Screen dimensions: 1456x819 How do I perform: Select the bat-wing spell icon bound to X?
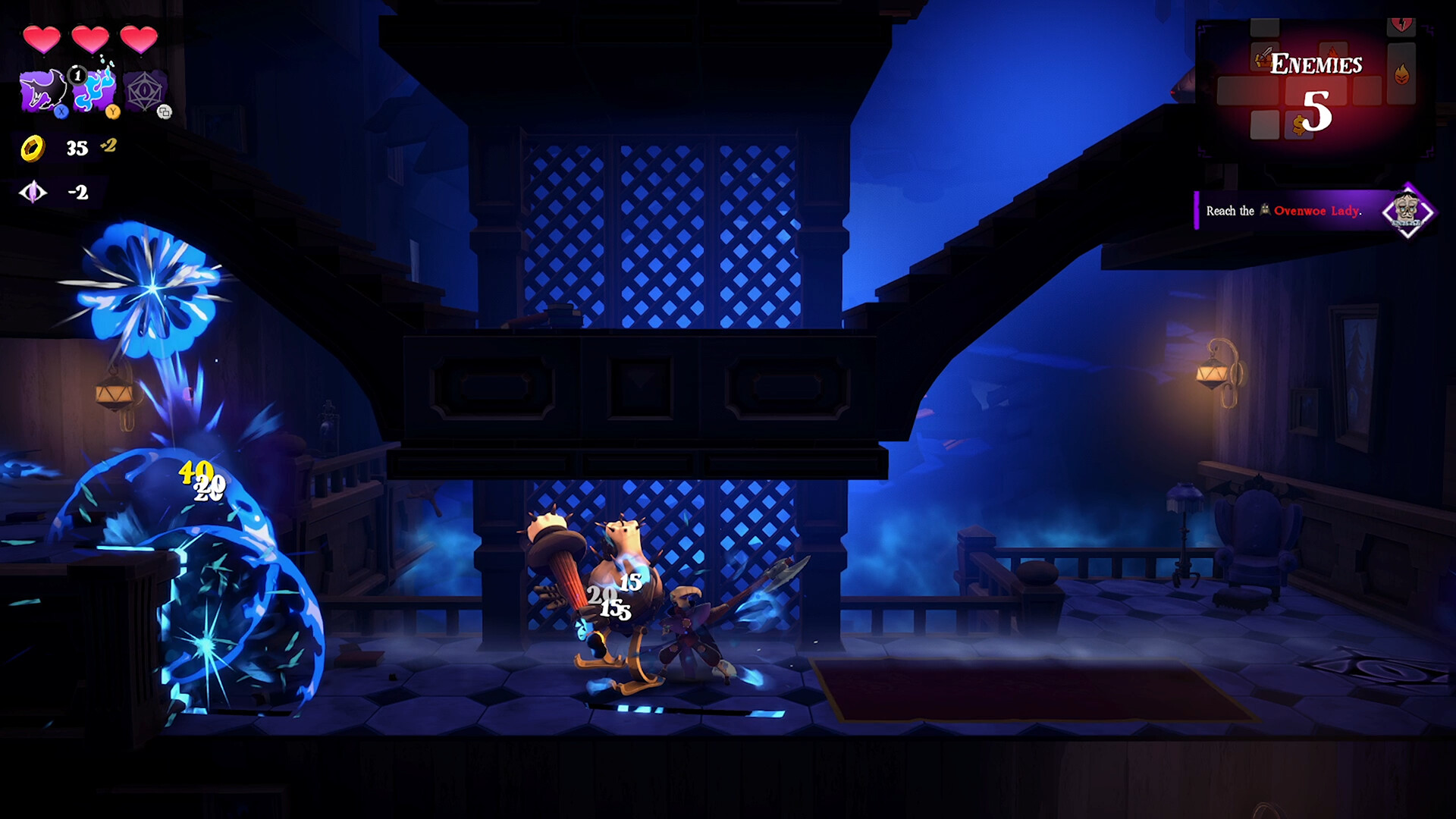click(x=43, y=90)
